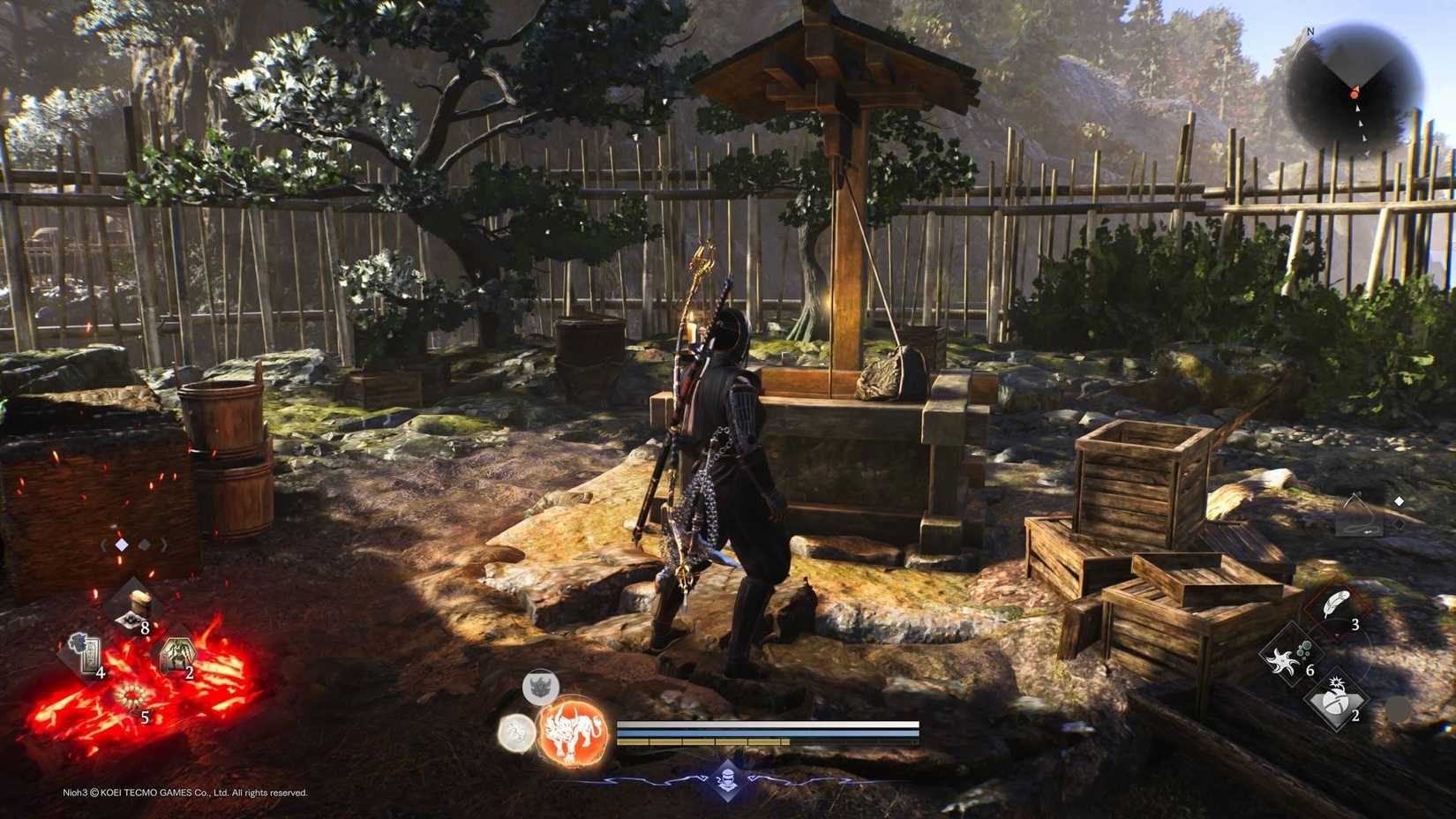Select the ring-shaped item icon showing 5
1456x819 pixels.
pyautogui.click(x=131, y=695)
